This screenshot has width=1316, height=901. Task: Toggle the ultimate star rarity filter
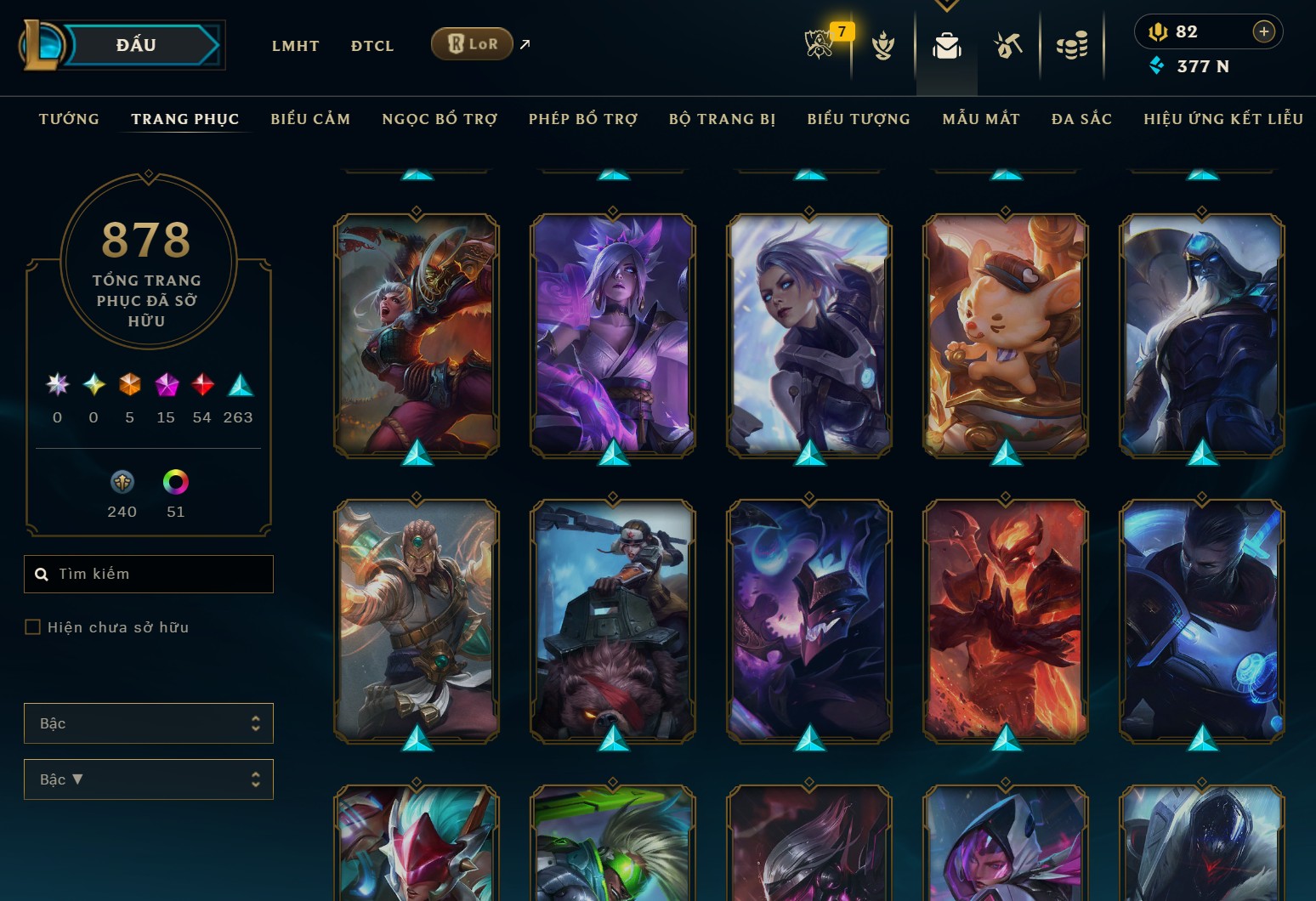(x=57, y=385)
